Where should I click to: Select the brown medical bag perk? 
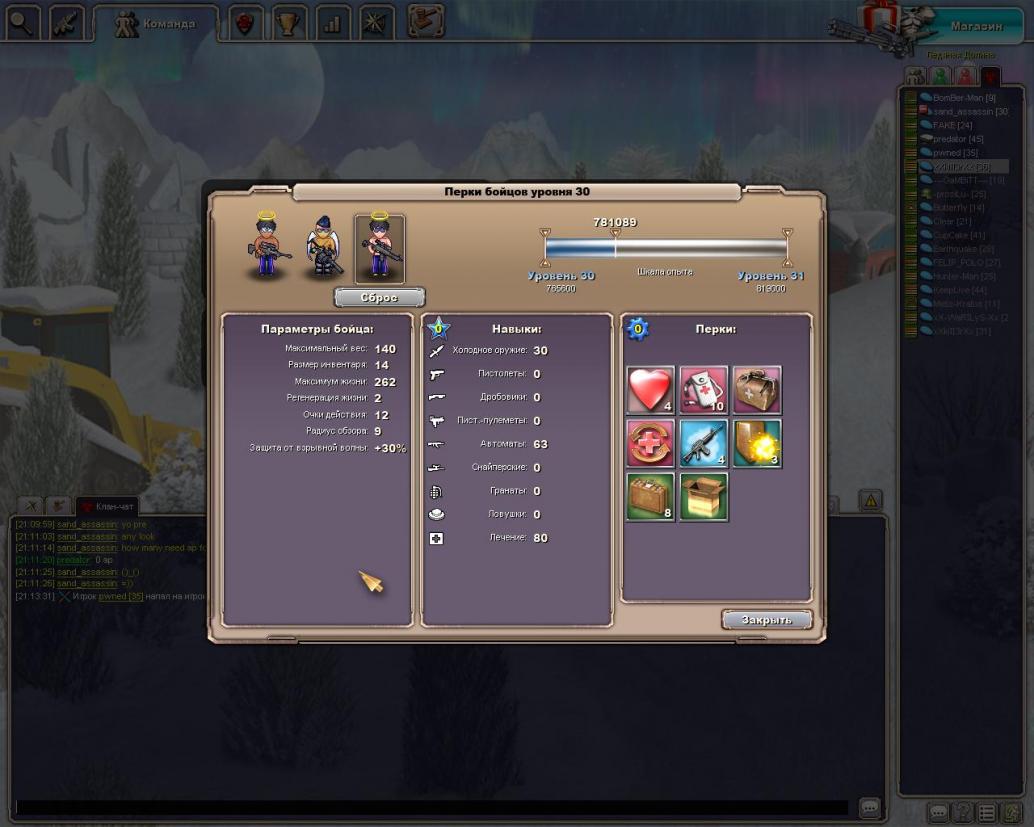757,390
